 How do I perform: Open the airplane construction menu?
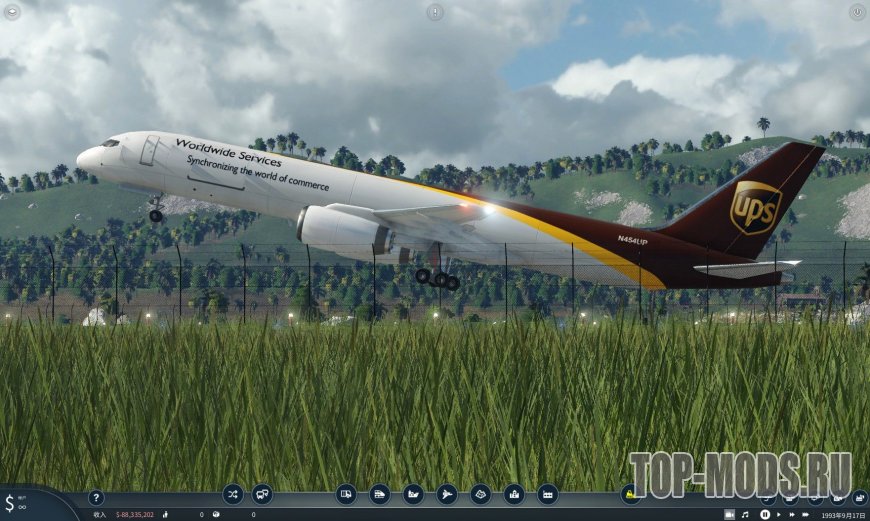pyautogui.click(x=447, y=493)
